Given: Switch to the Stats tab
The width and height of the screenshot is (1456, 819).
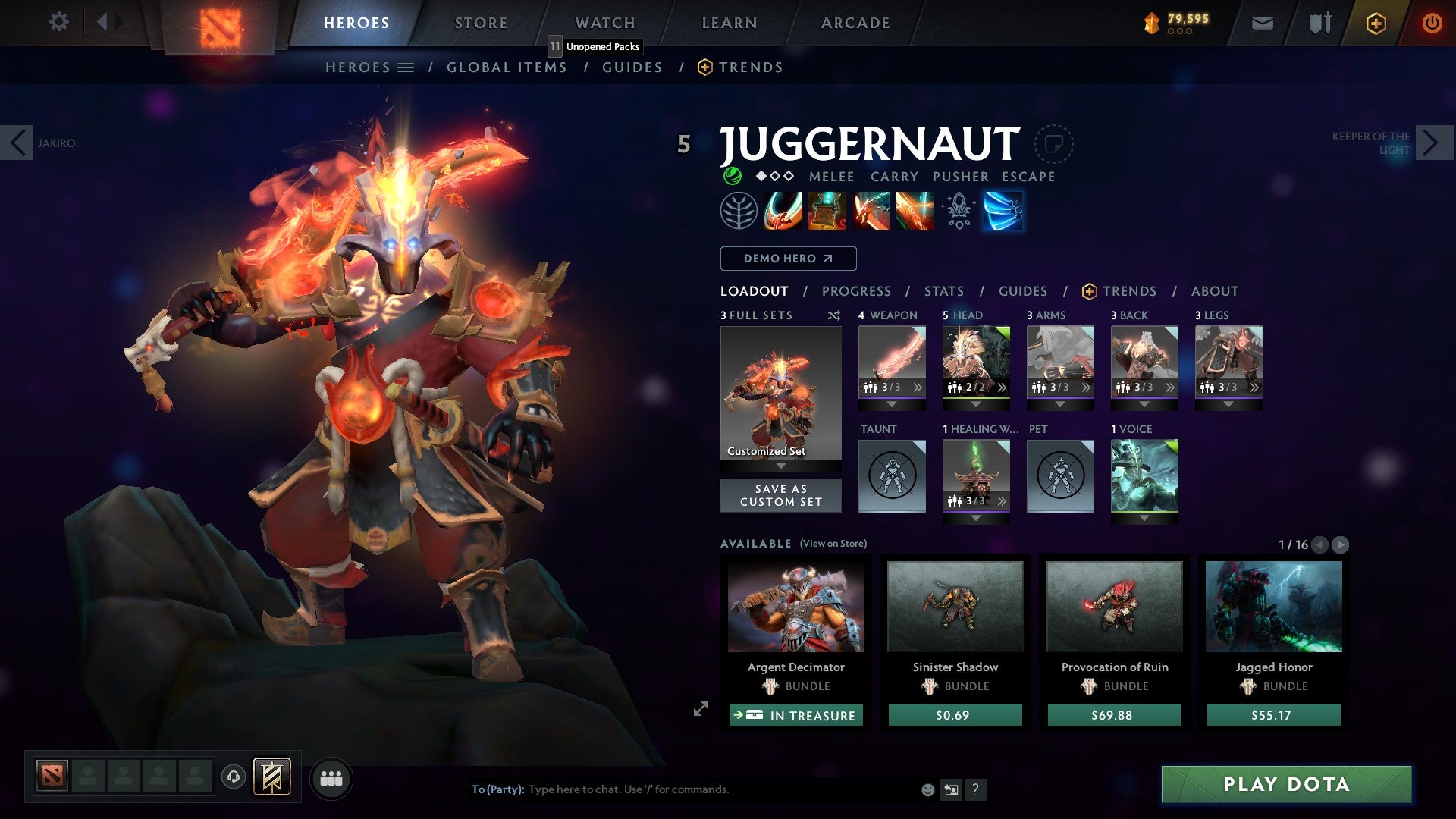Looking at the screenshot, I should 943,290.
